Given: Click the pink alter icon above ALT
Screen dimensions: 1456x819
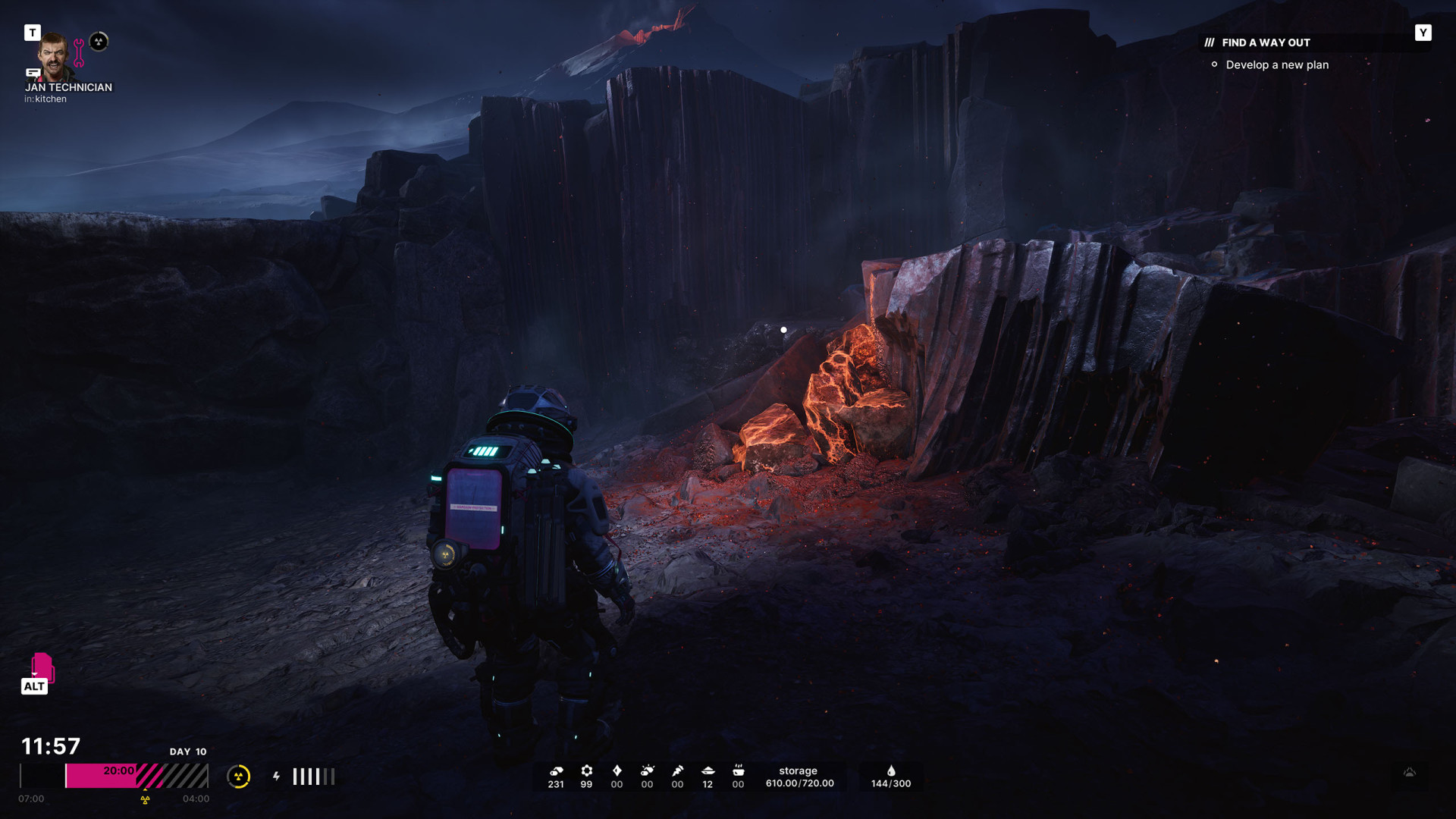Looking at the screenshot, I should pos(42,667).
